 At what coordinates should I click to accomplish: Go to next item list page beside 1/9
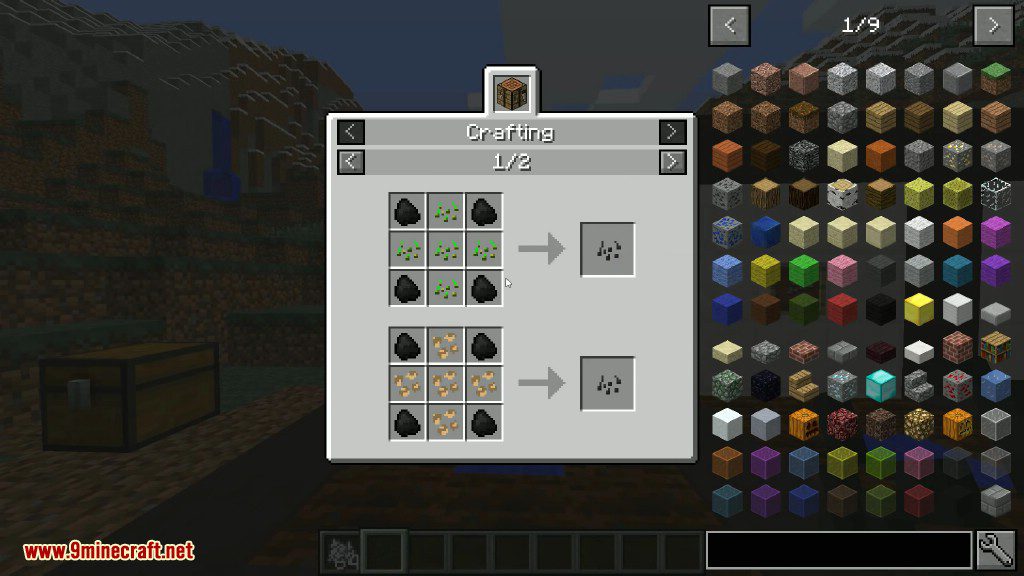[x=993, y=25]
